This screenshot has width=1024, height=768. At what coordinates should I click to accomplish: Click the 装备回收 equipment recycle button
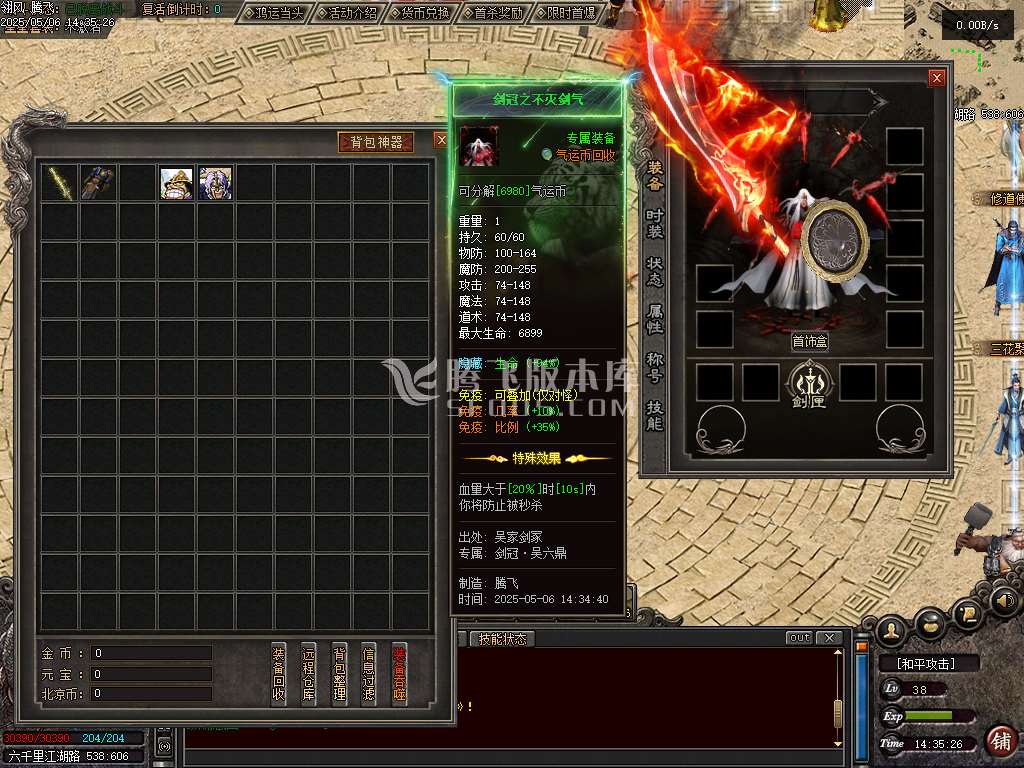pos(279,673)
